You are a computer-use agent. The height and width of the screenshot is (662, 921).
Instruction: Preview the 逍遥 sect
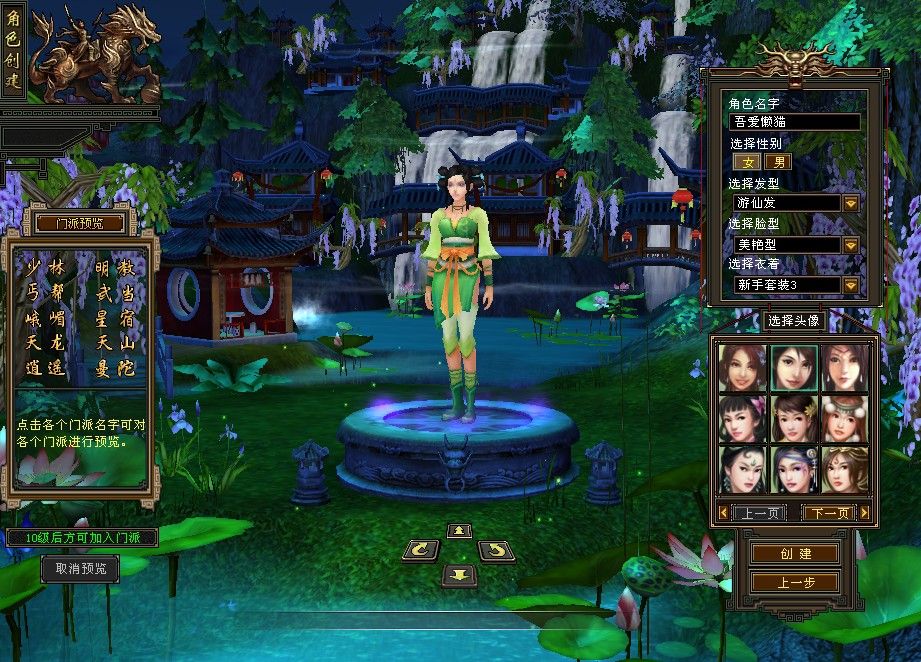44,368
